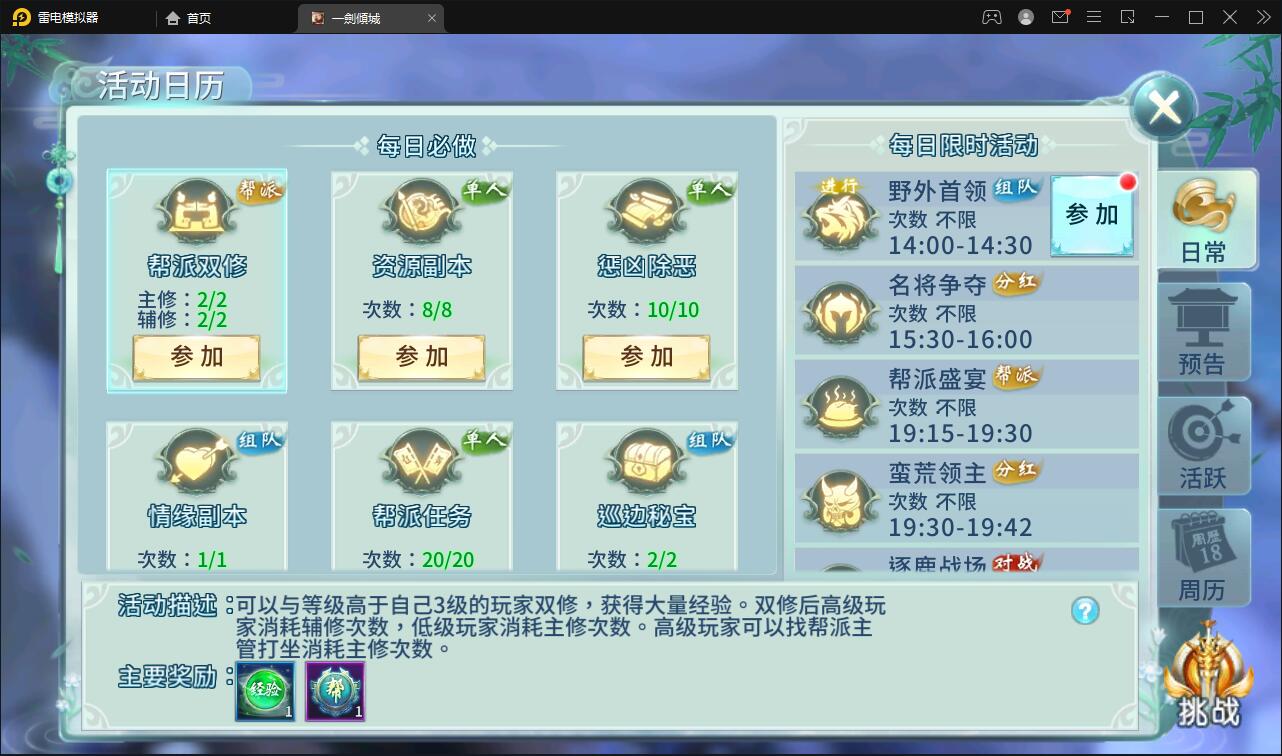Close the 活动日历 window
The image size is (1282, 756).
[1162, 106]
